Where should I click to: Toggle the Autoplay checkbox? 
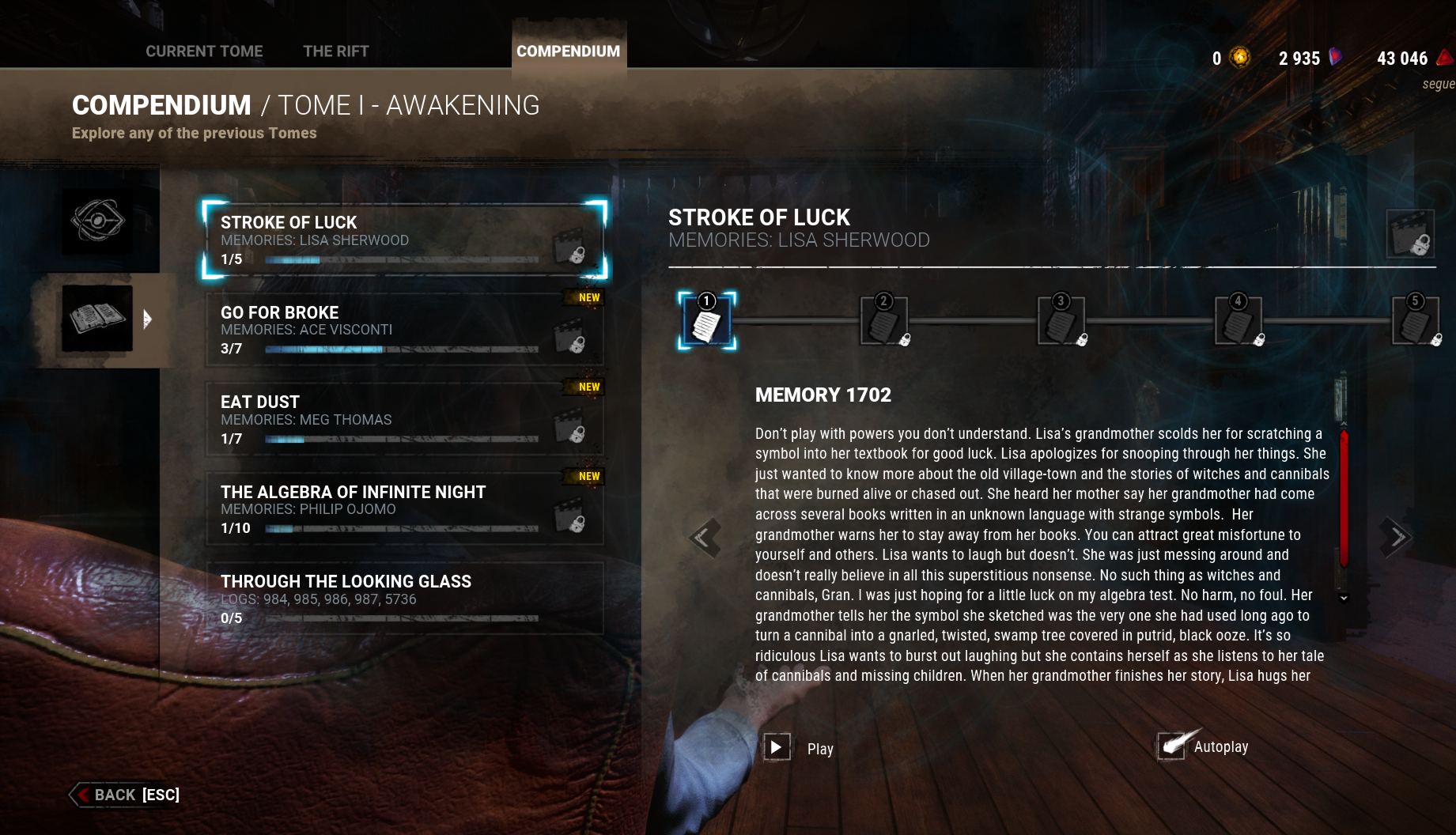(x=1172, y=746)
